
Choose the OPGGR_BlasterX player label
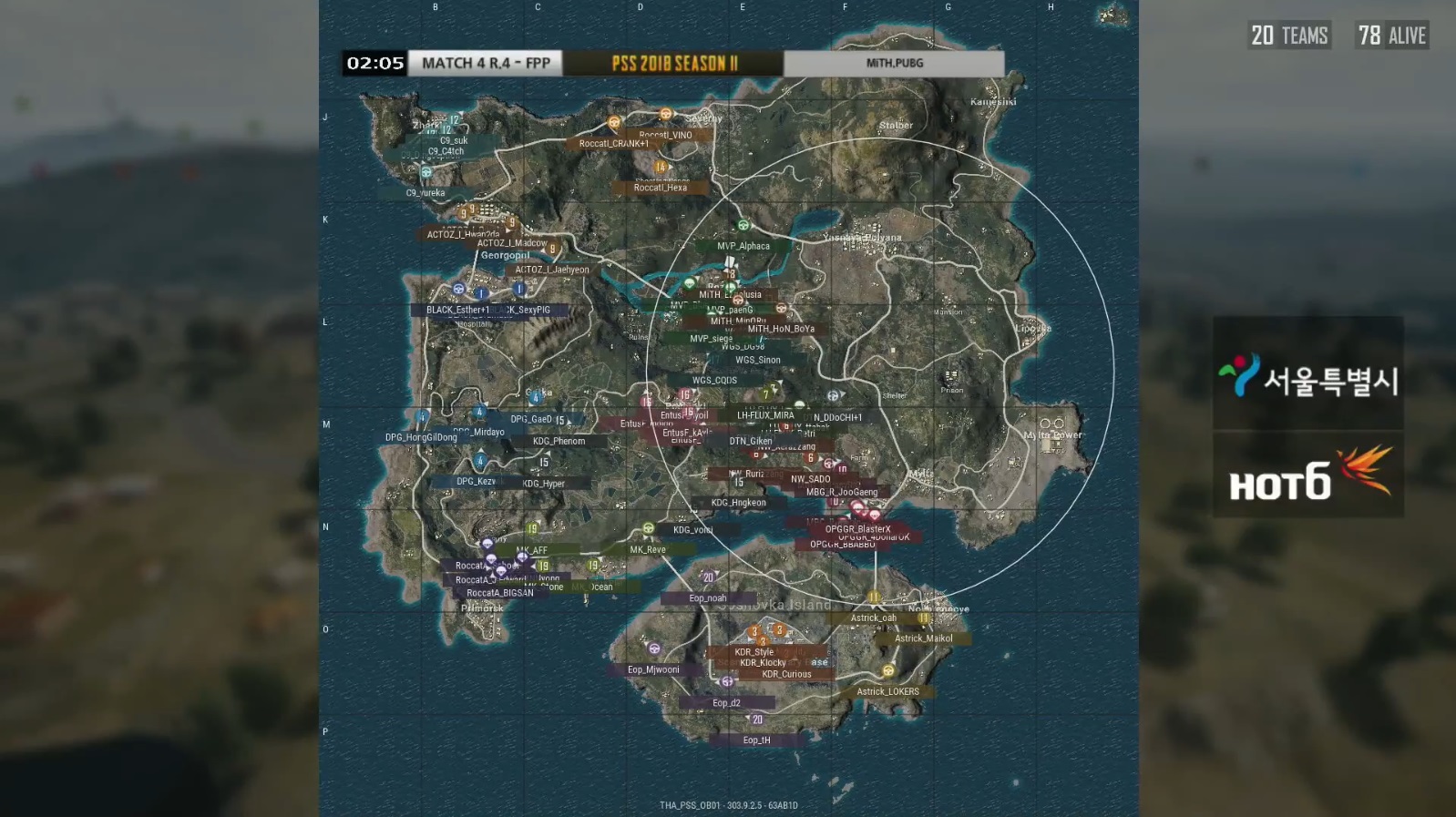(x=857, y=529)
